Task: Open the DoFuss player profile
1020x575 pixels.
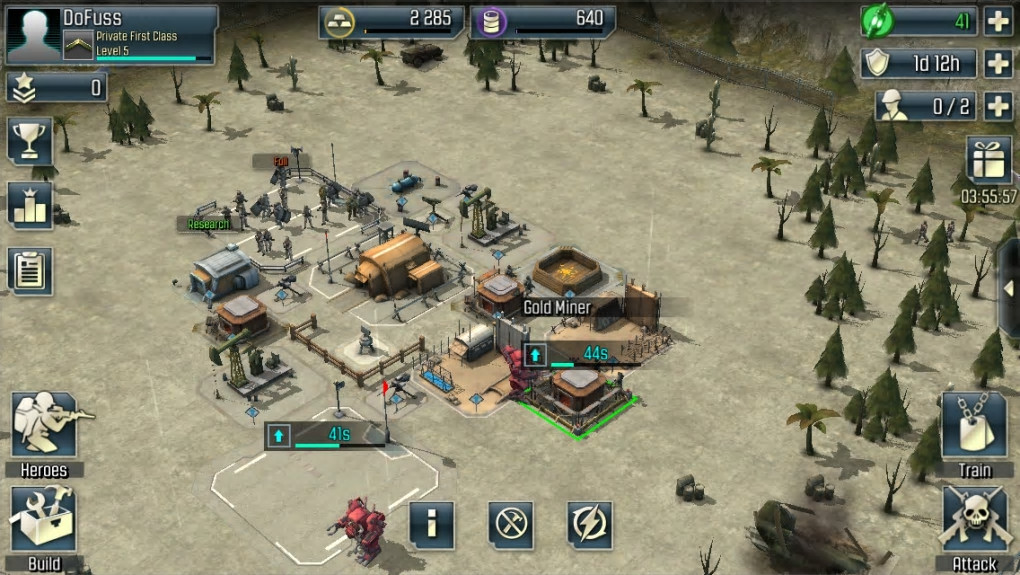Action: pos(110,33)
